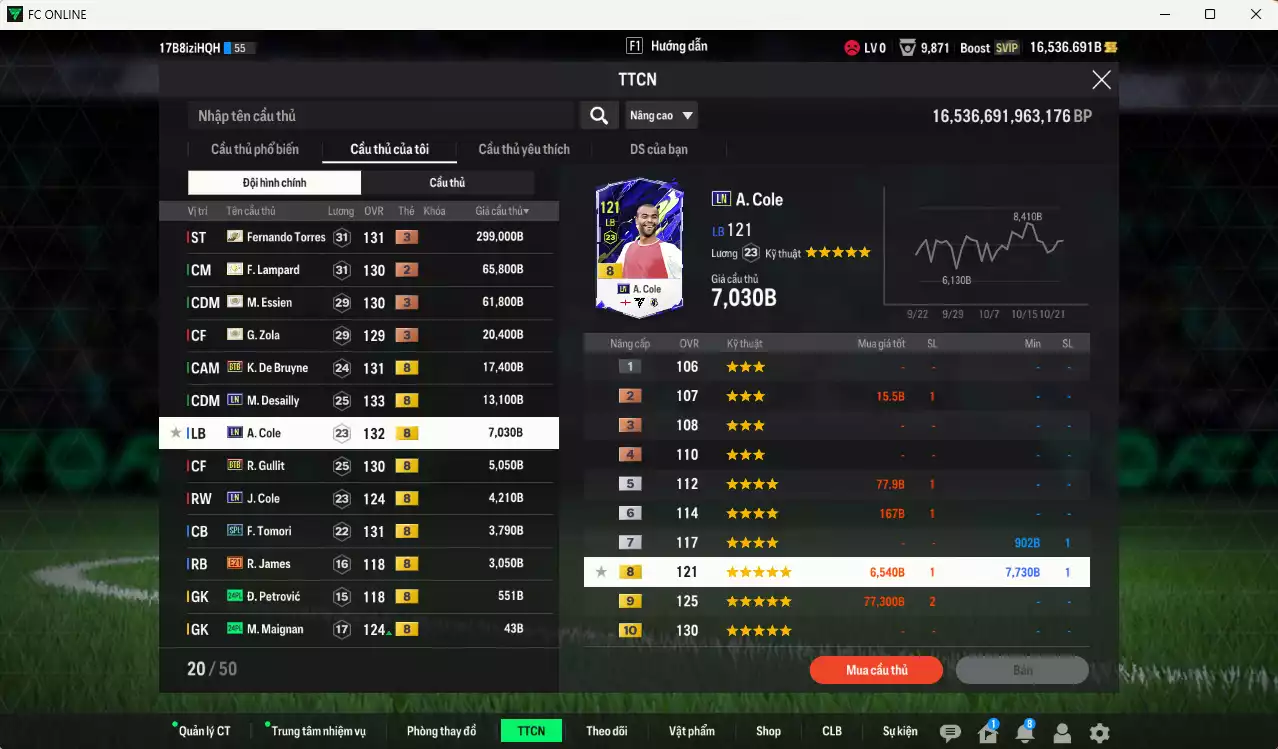The image size is (1278, 749).
Task: Open the F1 Hướng dẫn guide
Action: click(667, 47)
